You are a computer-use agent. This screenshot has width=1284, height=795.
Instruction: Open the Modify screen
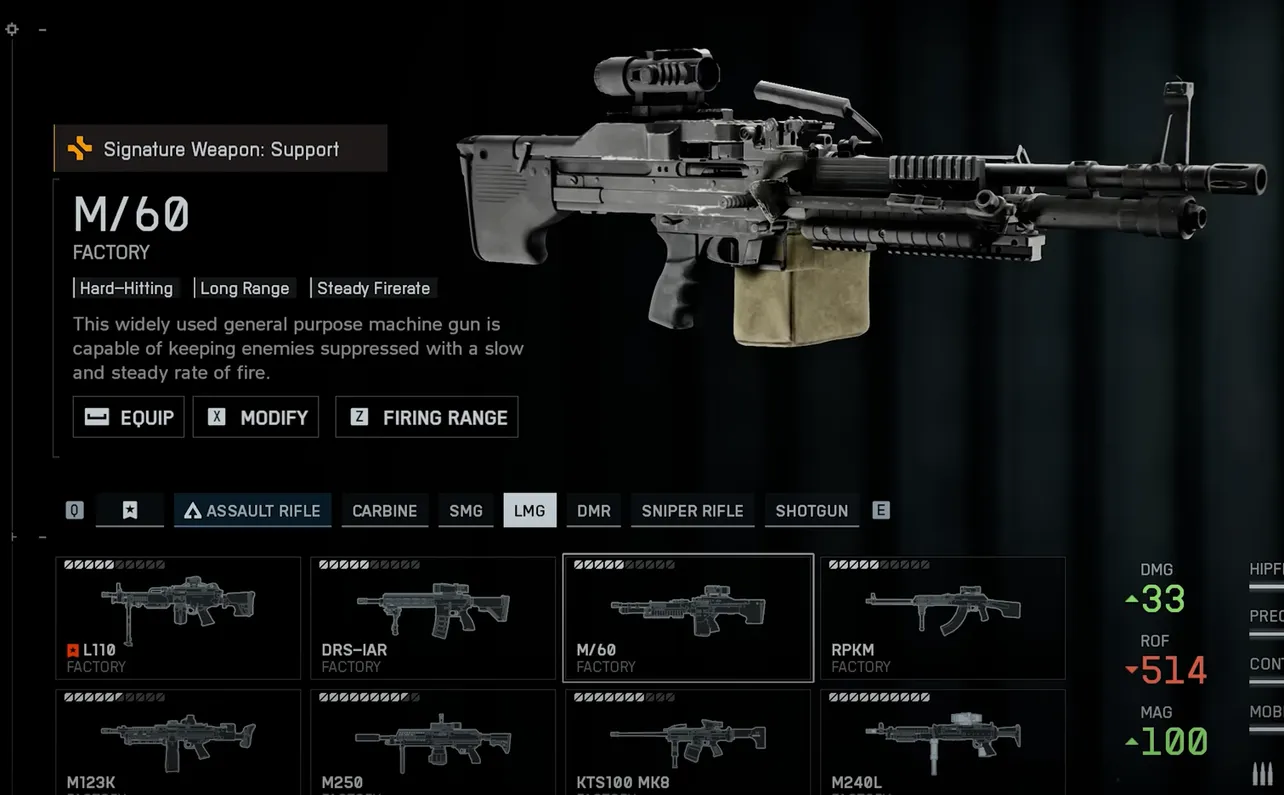click(255, 417)
